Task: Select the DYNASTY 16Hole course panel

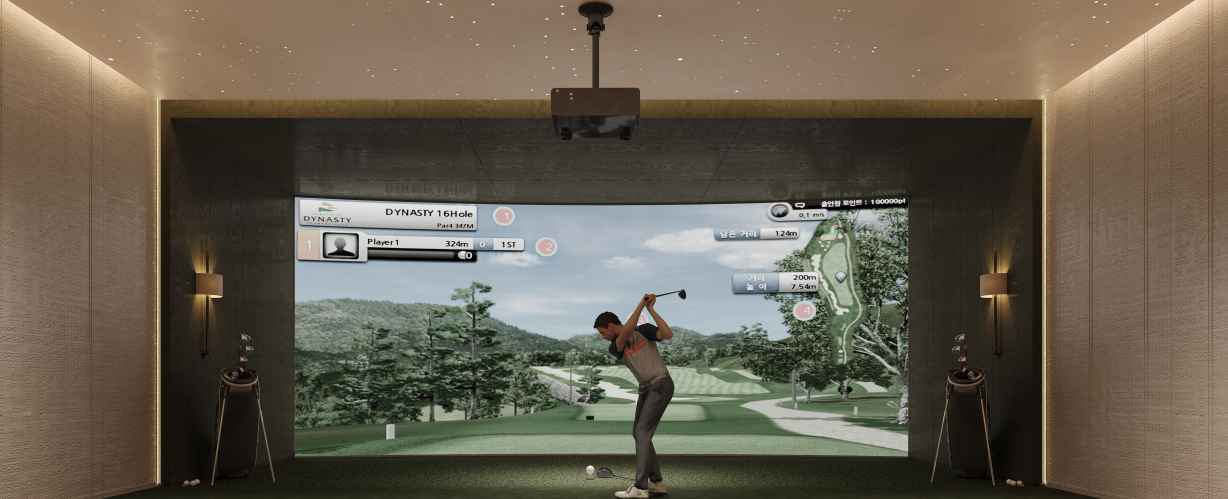Action: point(388,216)
